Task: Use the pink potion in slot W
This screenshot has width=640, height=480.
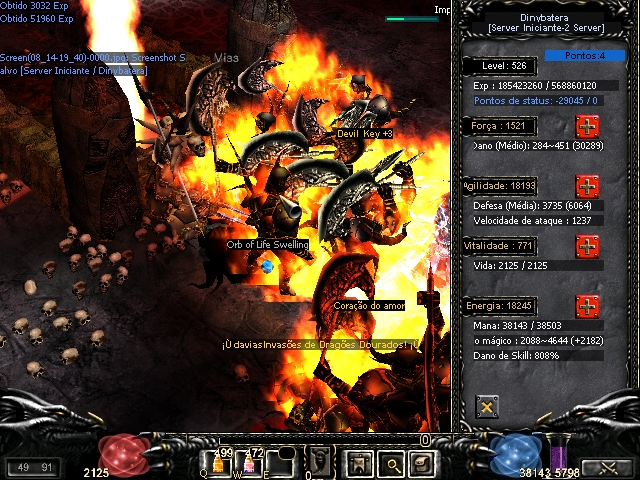Action: point(246,463)
